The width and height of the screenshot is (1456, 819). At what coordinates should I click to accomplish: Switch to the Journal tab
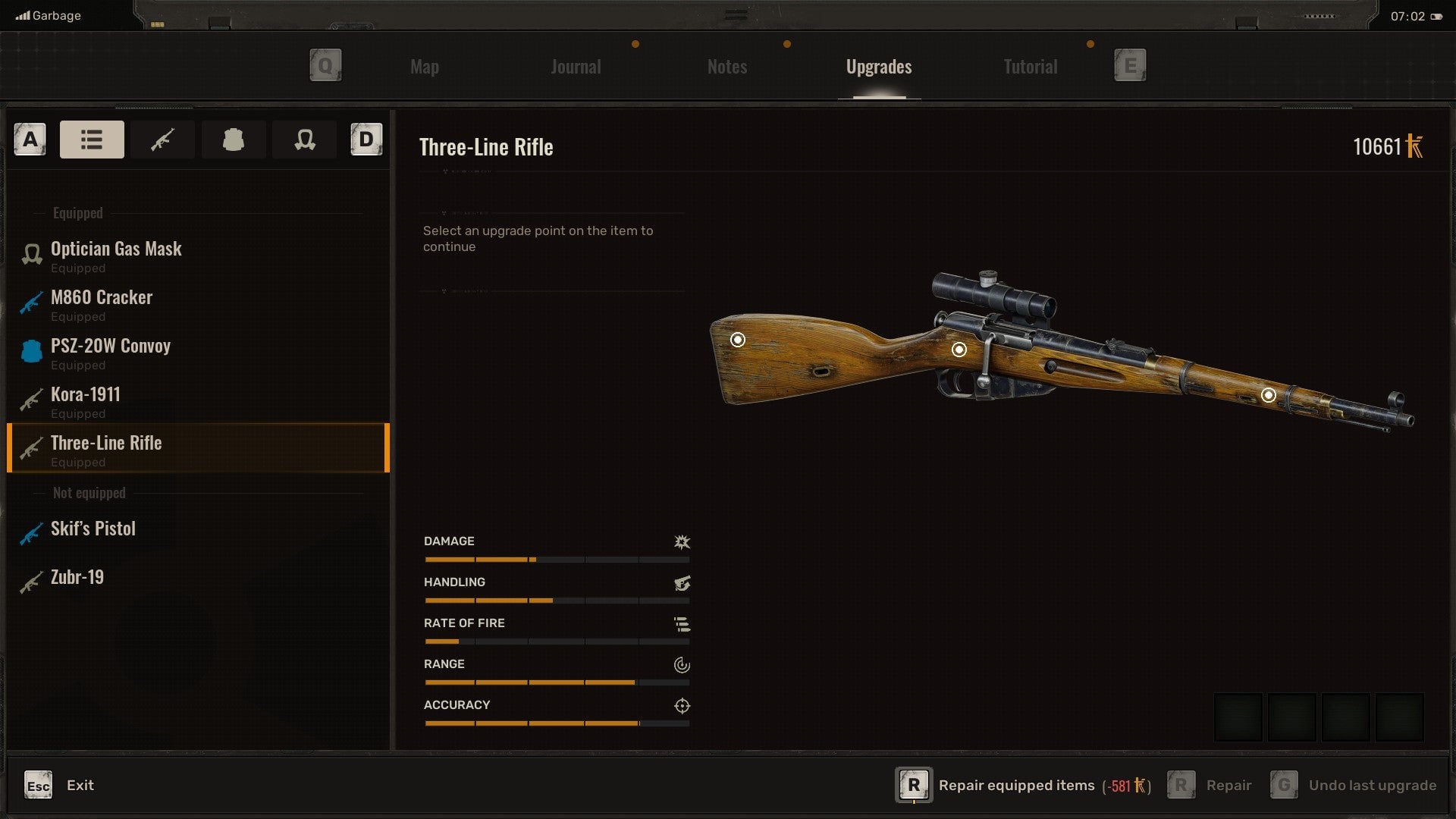coord(576,67)
